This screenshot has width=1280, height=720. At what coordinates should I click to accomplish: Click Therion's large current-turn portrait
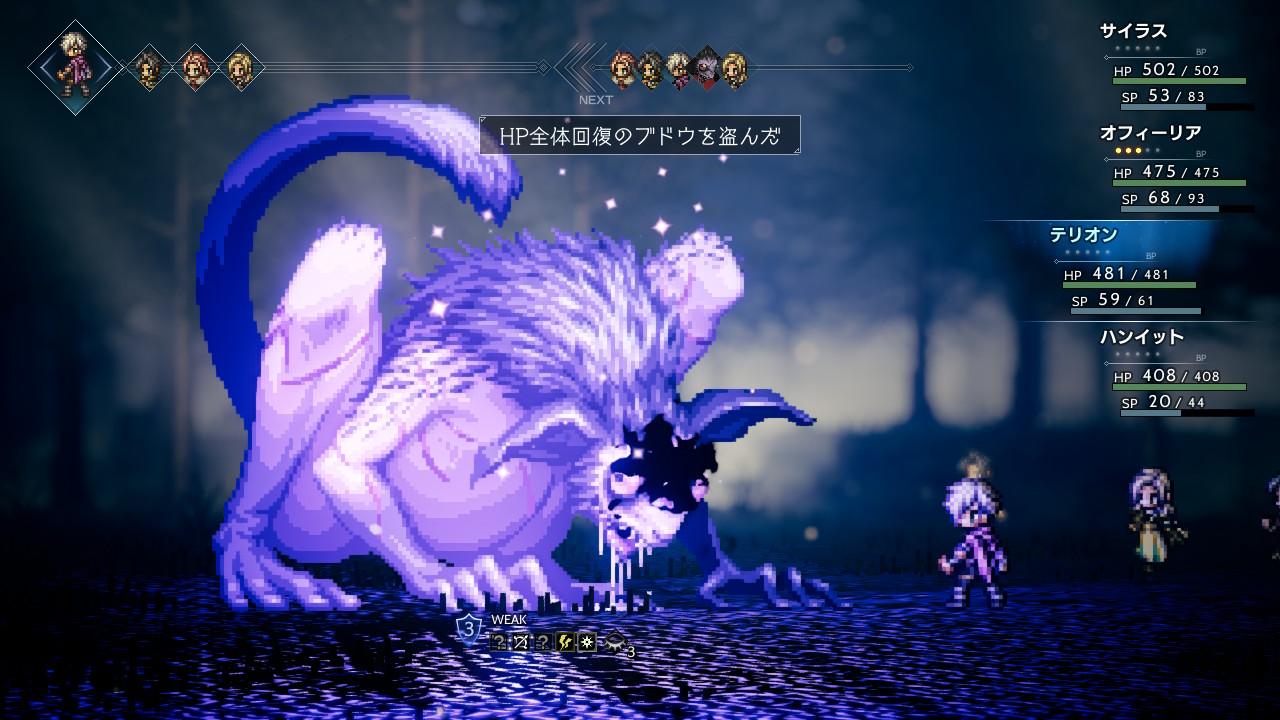[x=76, y=67]
